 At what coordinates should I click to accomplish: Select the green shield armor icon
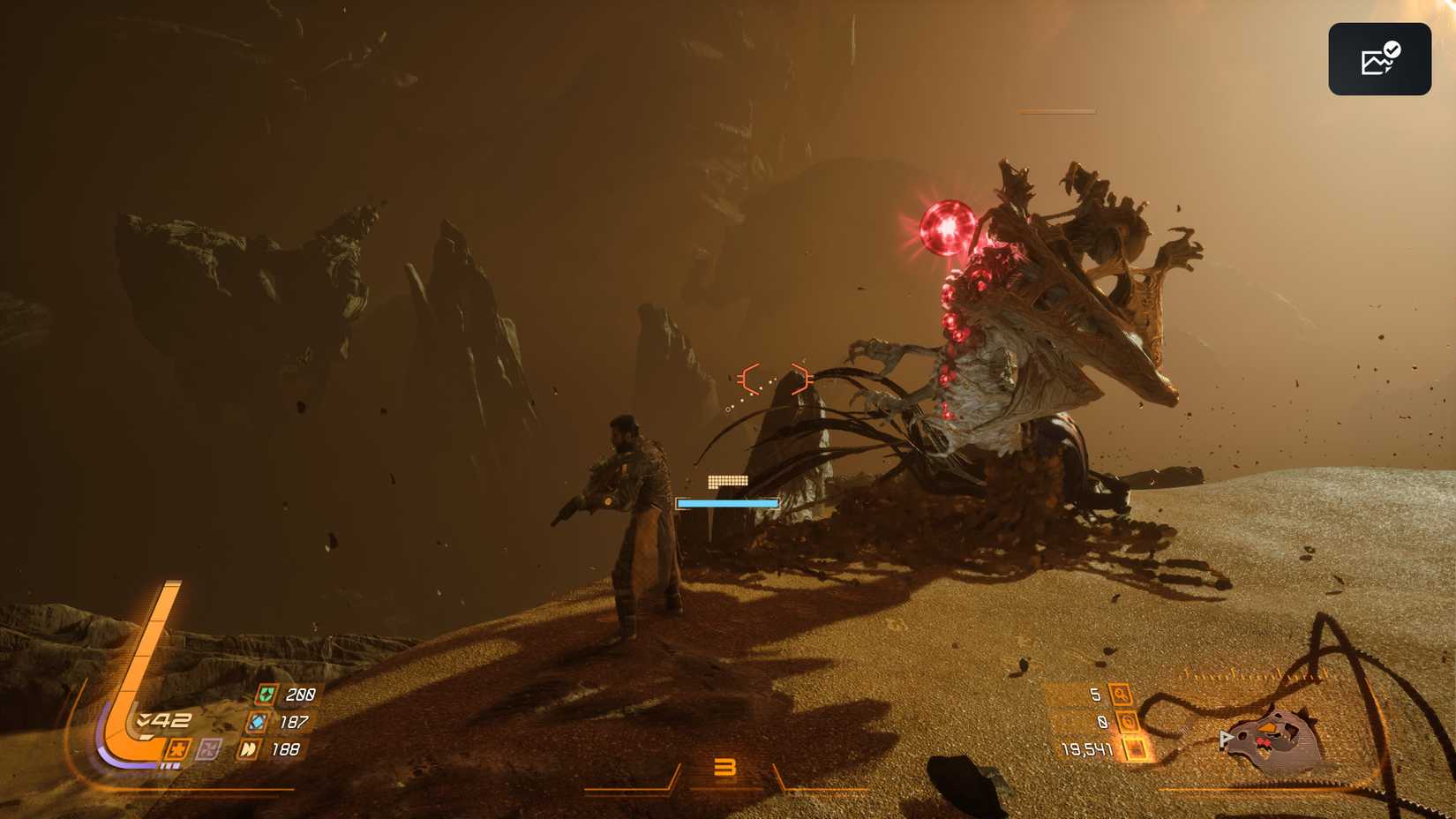[x=267, y=694]
